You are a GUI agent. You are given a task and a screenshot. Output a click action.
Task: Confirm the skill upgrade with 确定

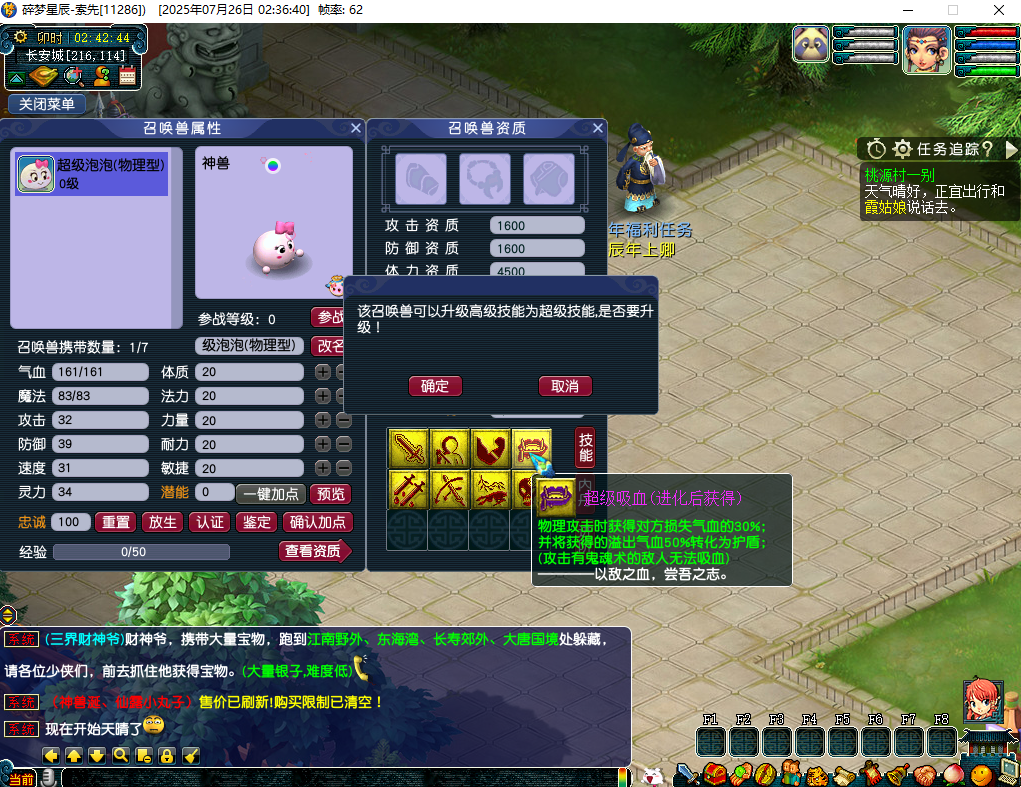coord(435,386)
